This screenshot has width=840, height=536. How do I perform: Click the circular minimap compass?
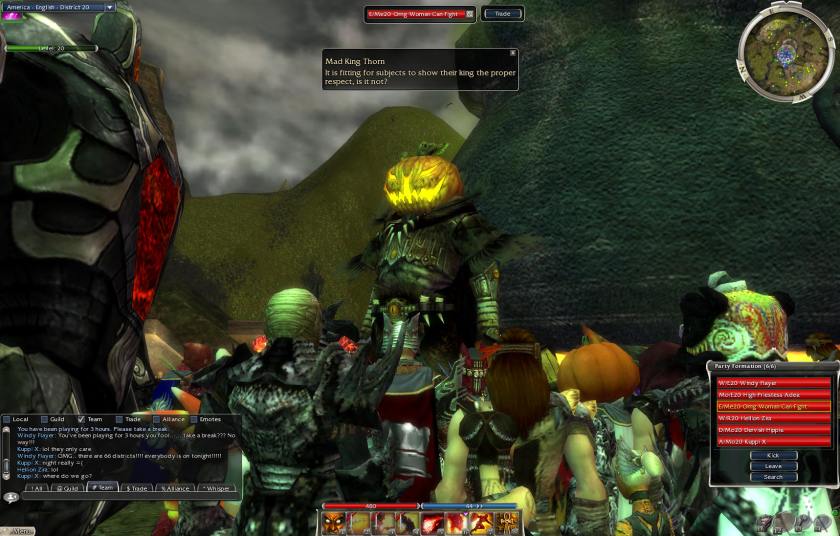click(x=785, y=50)
